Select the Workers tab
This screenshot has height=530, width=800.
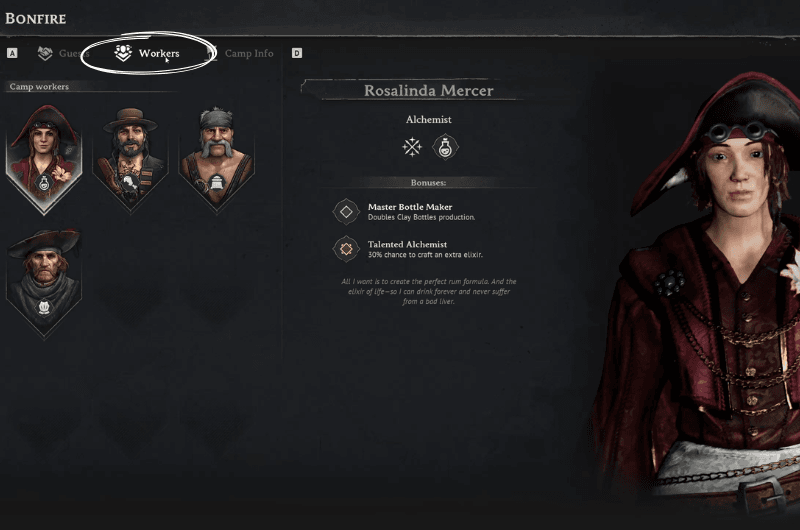(x=148, y=53)
